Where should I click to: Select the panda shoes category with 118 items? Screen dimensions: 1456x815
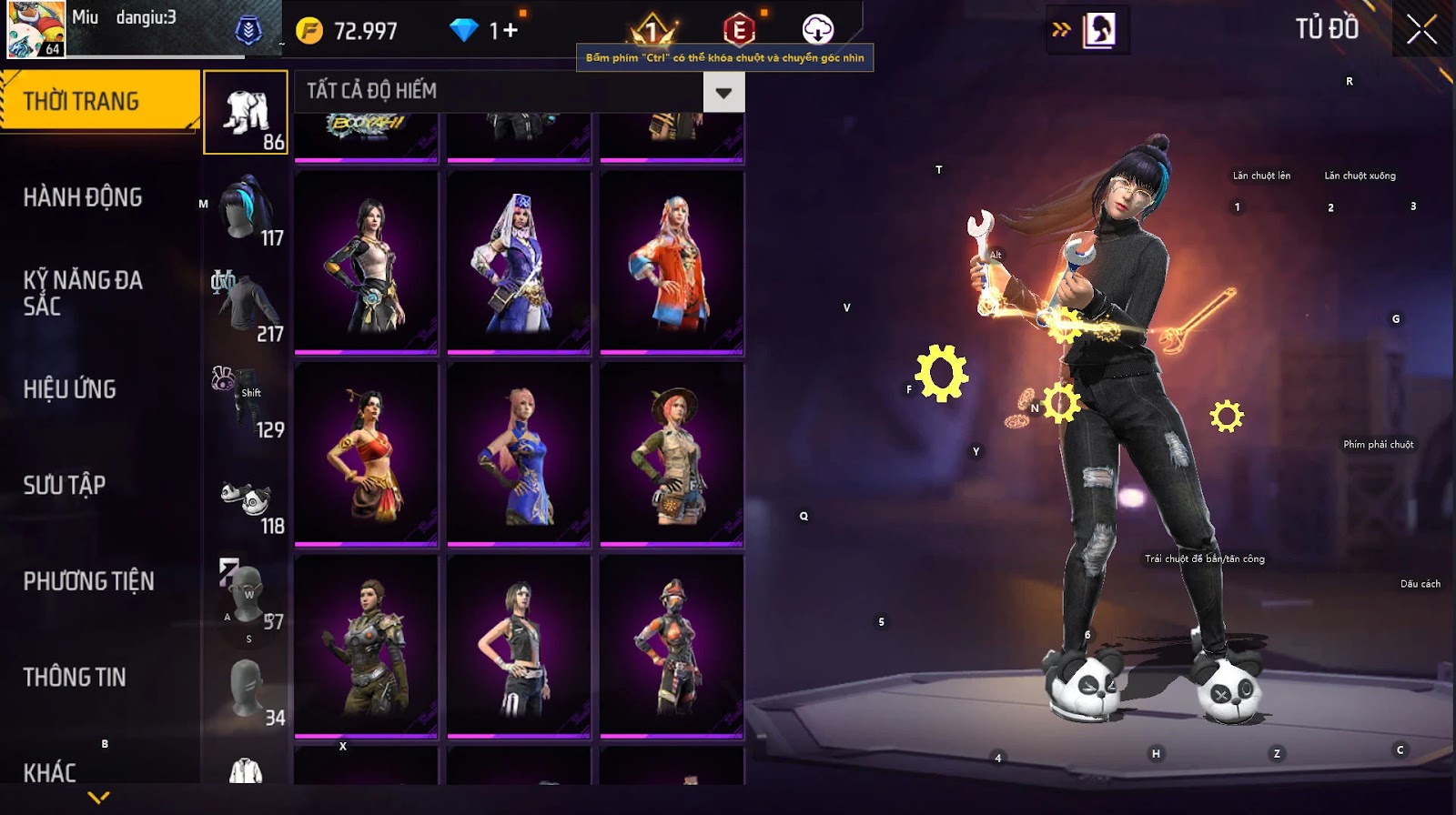tap(246, 499)
